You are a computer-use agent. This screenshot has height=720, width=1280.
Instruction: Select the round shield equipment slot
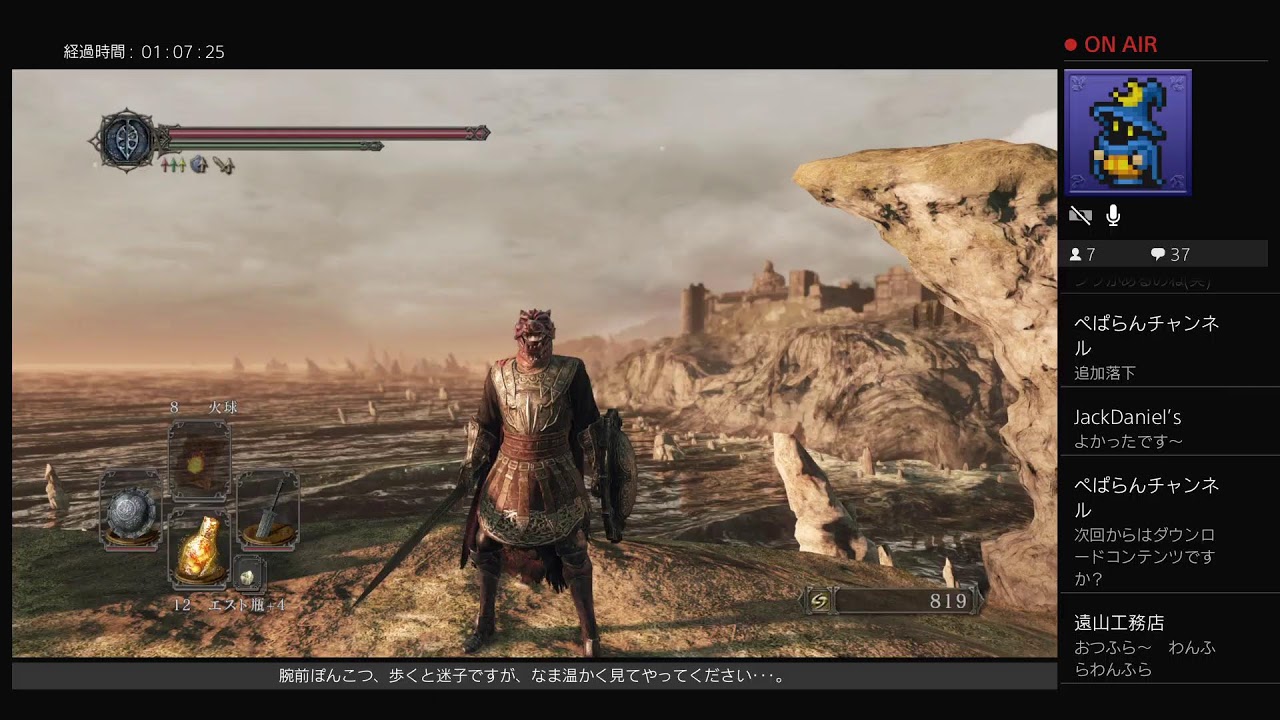[131, 511]
